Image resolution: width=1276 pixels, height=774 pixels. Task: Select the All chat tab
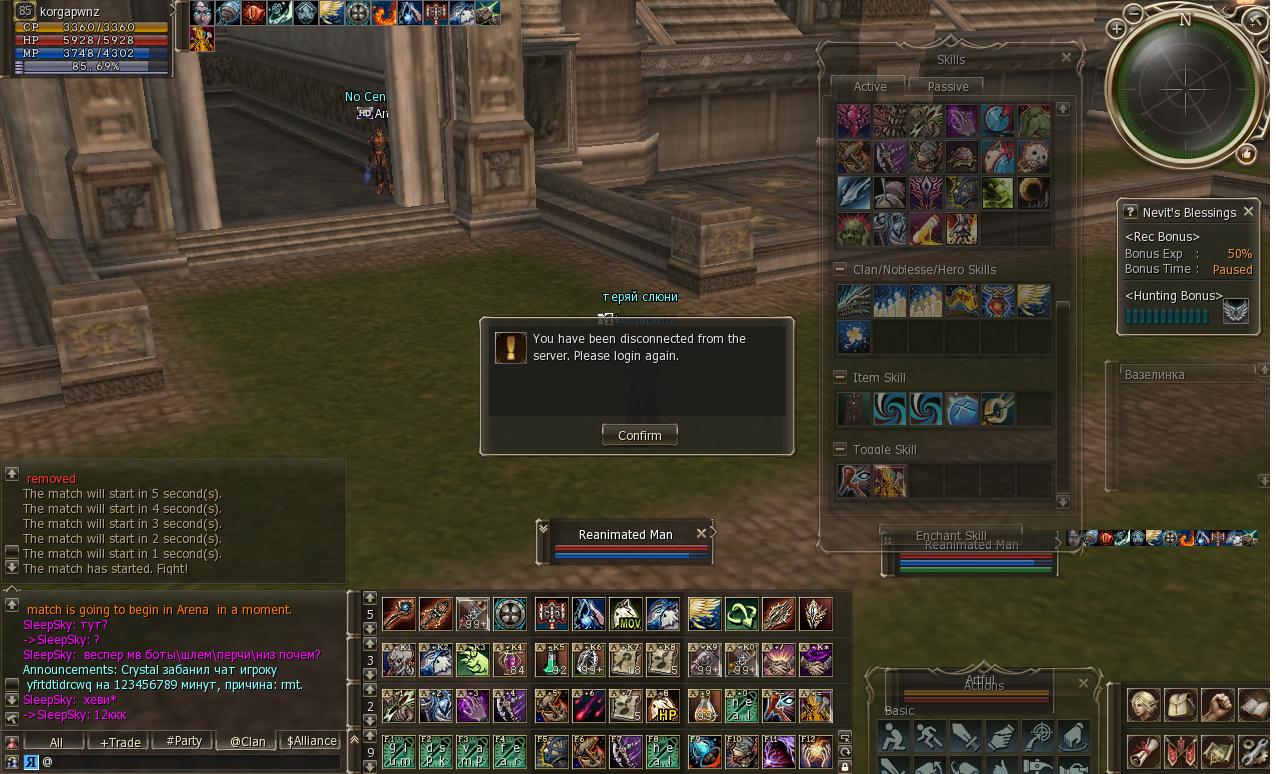[x=56, y=742]
